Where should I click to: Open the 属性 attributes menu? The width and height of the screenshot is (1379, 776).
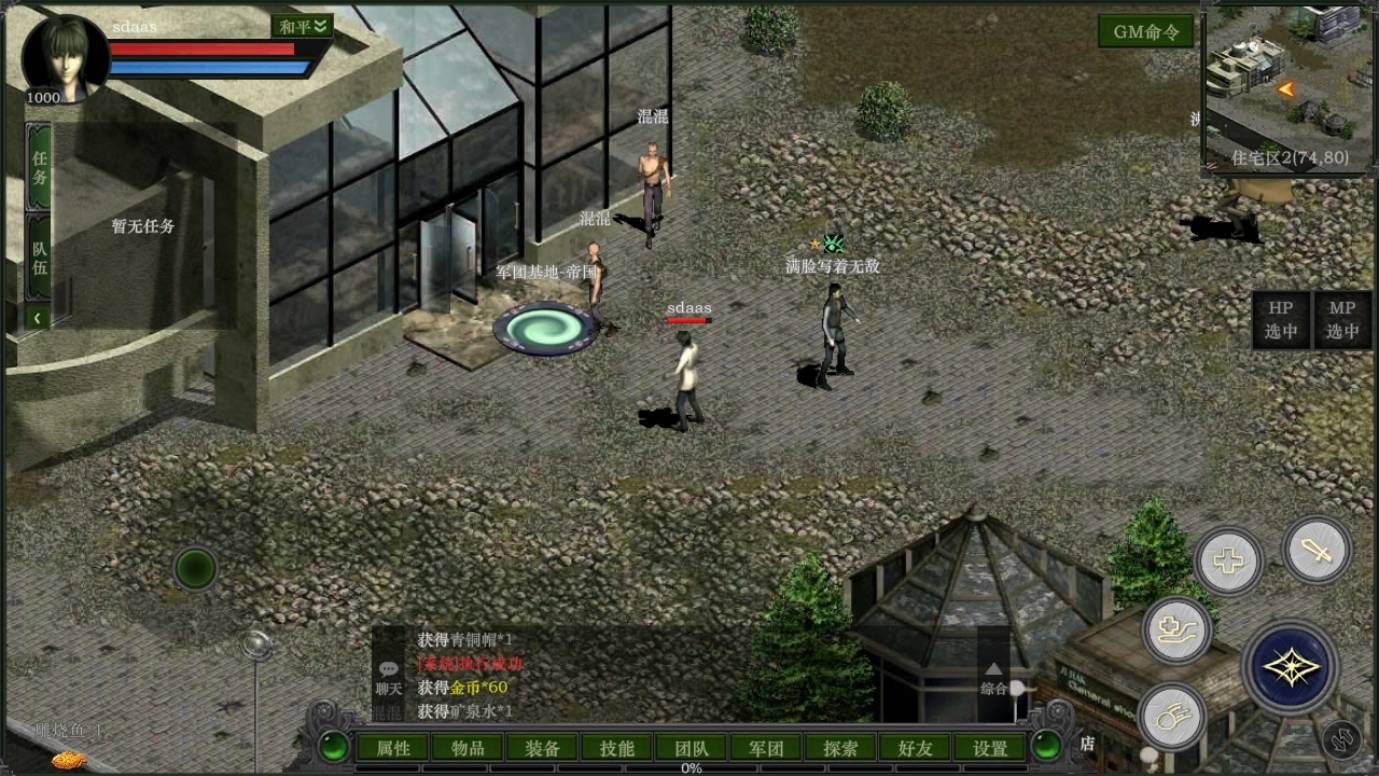393,748
